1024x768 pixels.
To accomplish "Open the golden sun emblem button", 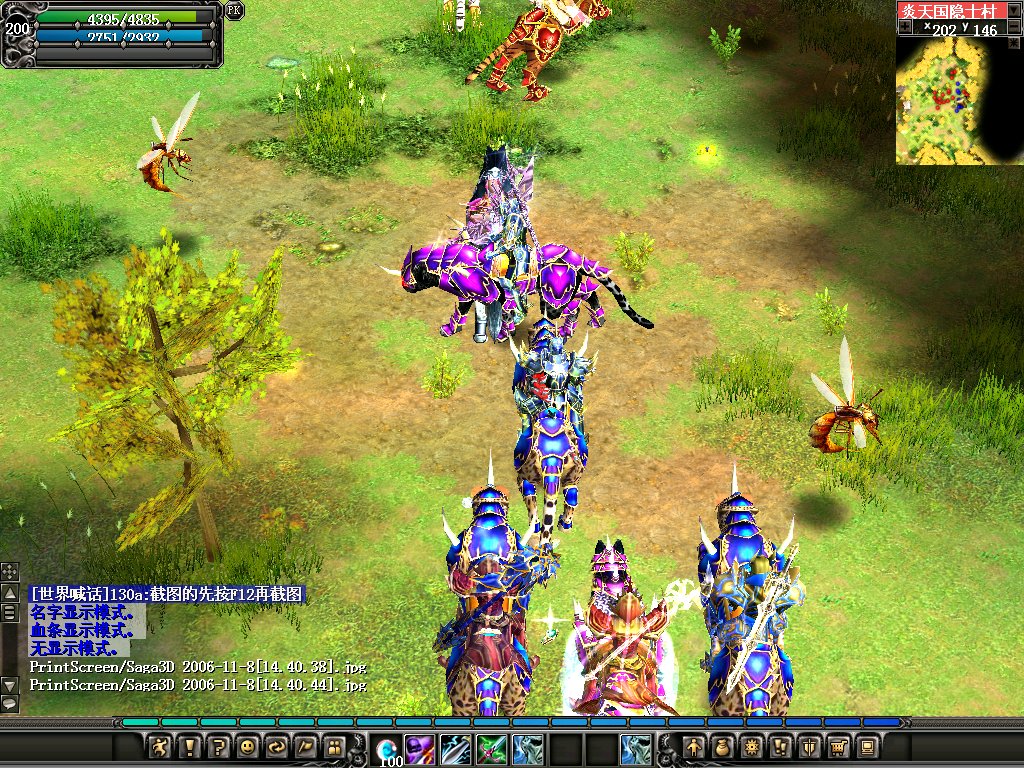I will 751,747.
